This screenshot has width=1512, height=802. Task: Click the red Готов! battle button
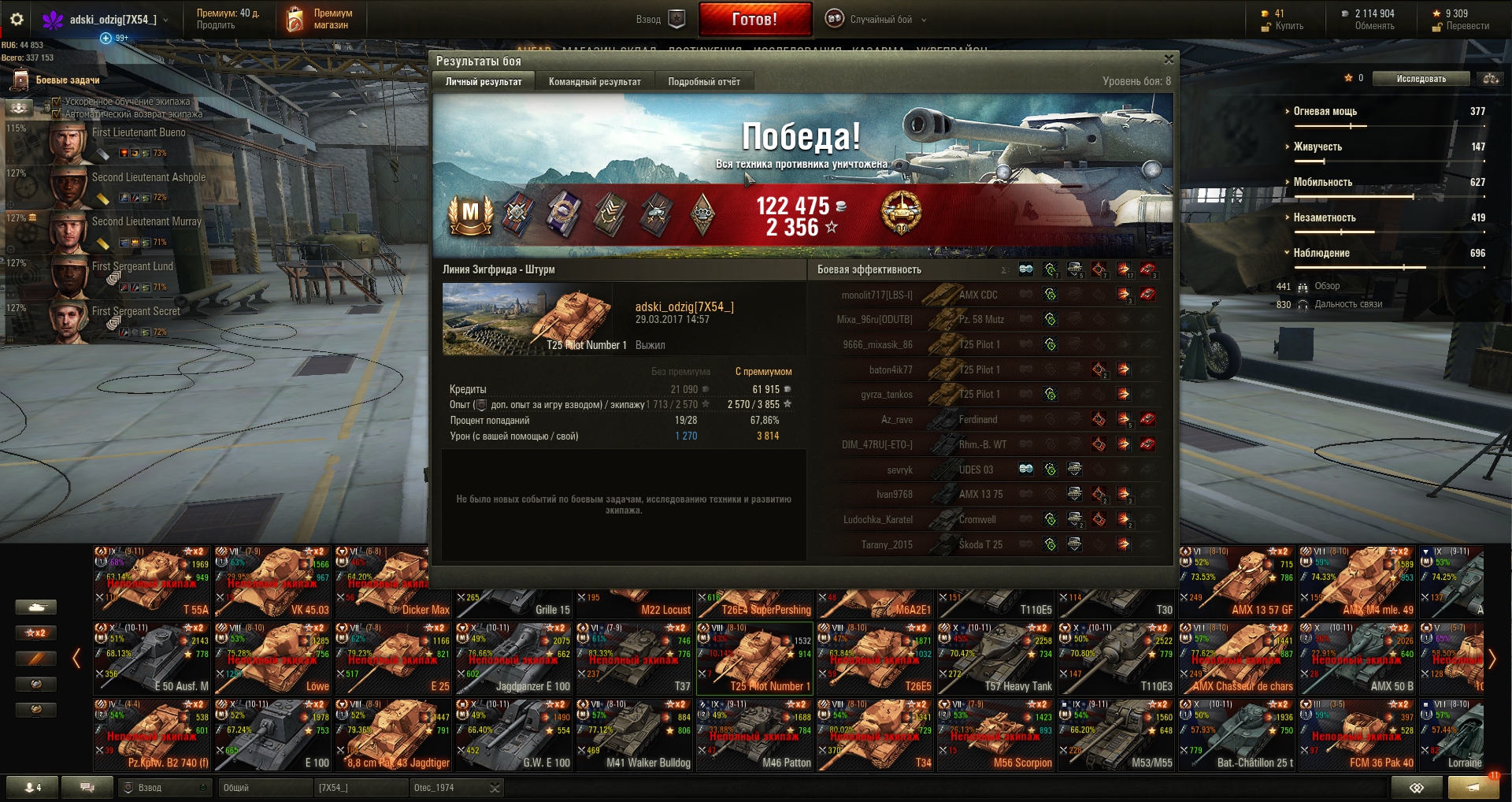[754, 20]
